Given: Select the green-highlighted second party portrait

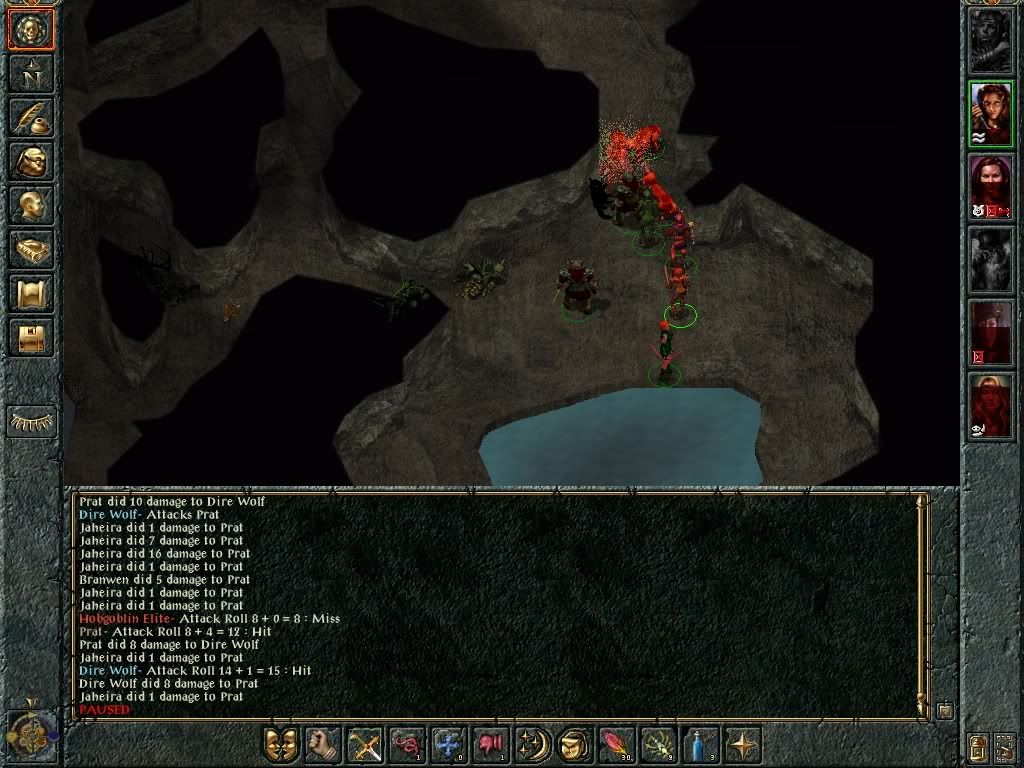Looking at the screenshot, I should (990, 113).
